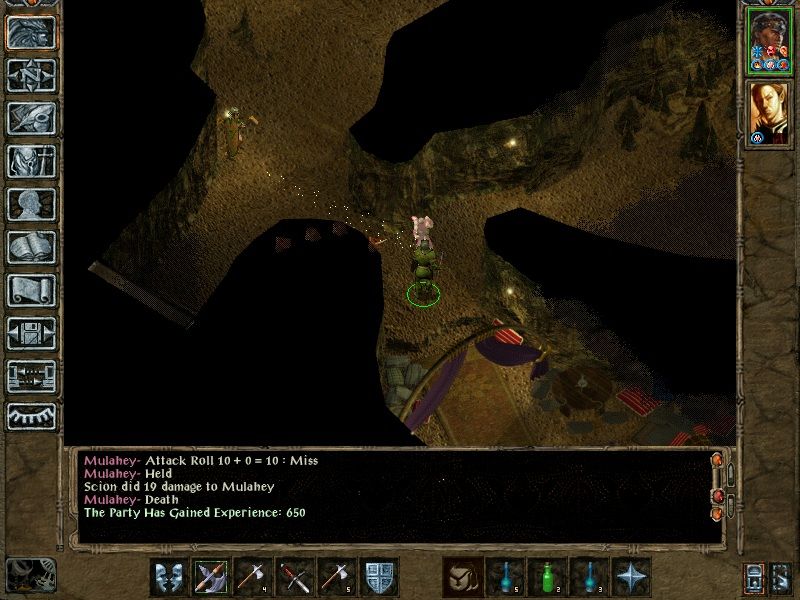Open special abilities with the star button
The width and height of the screenshot is (800, 600).
631,577
